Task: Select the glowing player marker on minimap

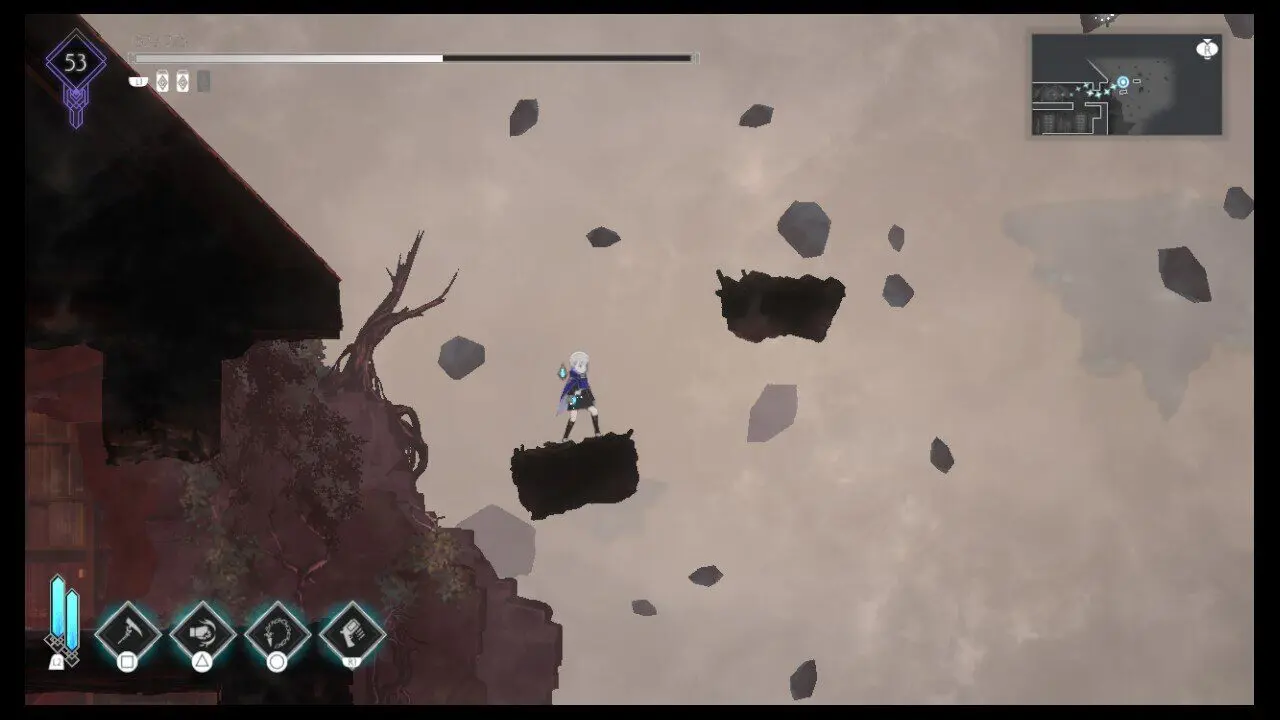Action: [1123, 82]
